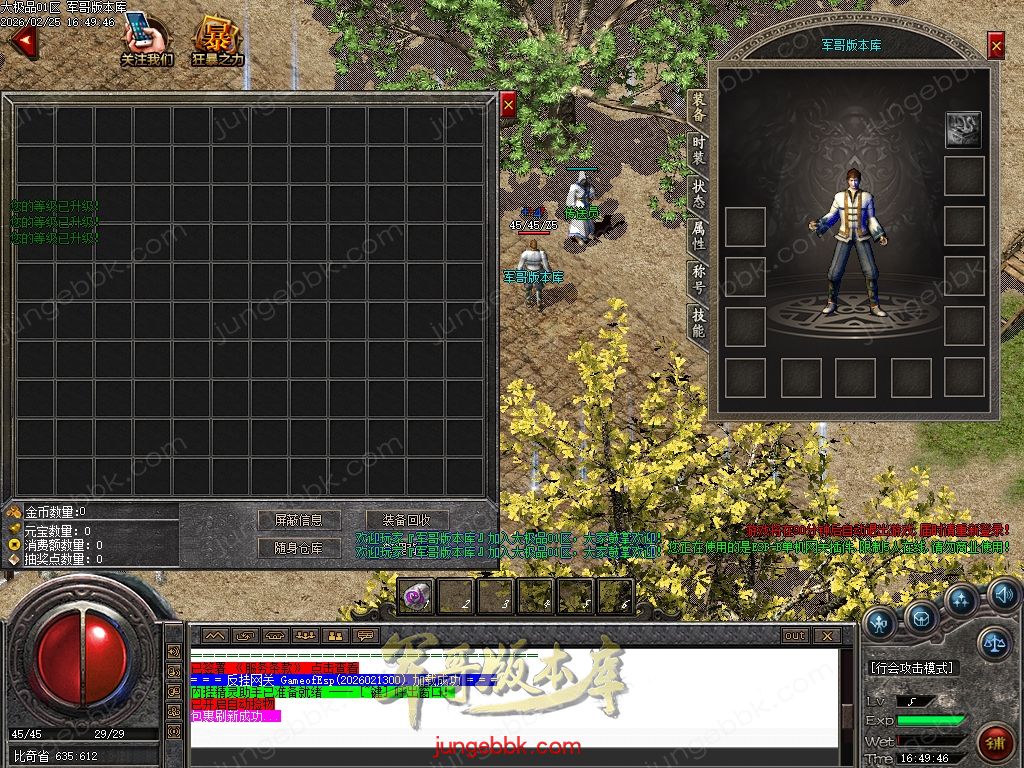Close the inventory bag window

pyautogui.click(x=508, y=105)
